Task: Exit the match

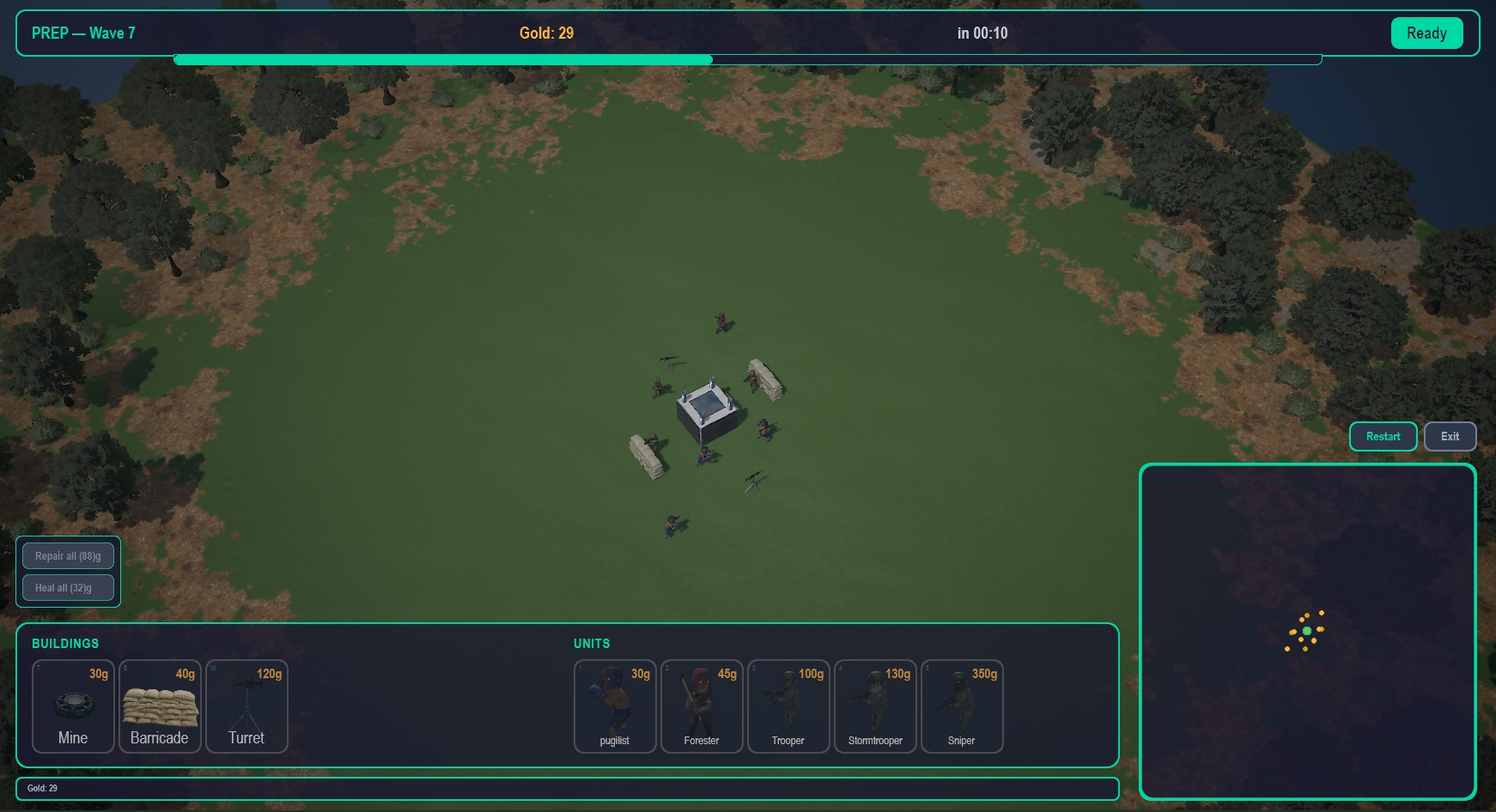Action: click(1450, 436)
